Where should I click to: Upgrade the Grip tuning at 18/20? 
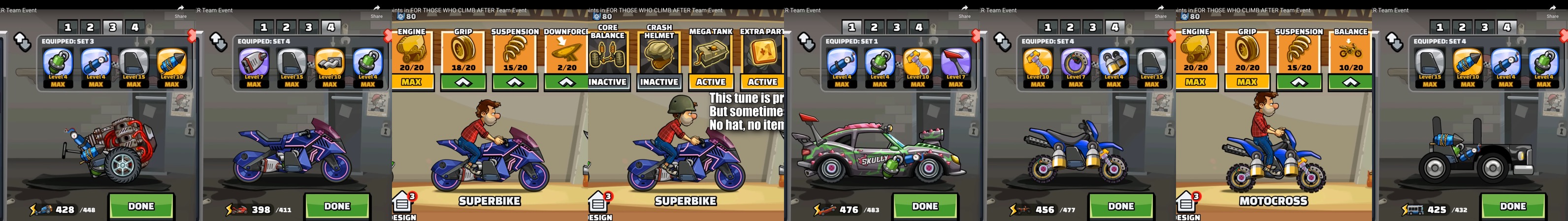pyautogui.click(x=463, y=82)
